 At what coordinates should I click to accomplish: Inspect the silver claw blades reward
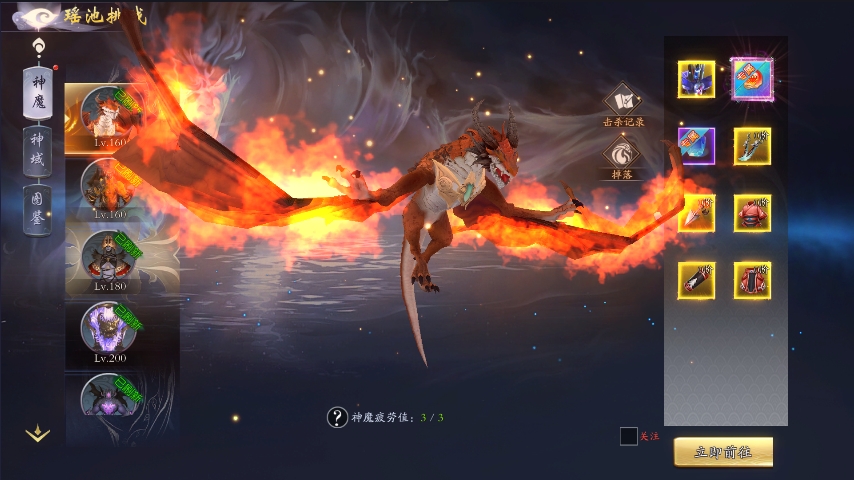(752, 146)
